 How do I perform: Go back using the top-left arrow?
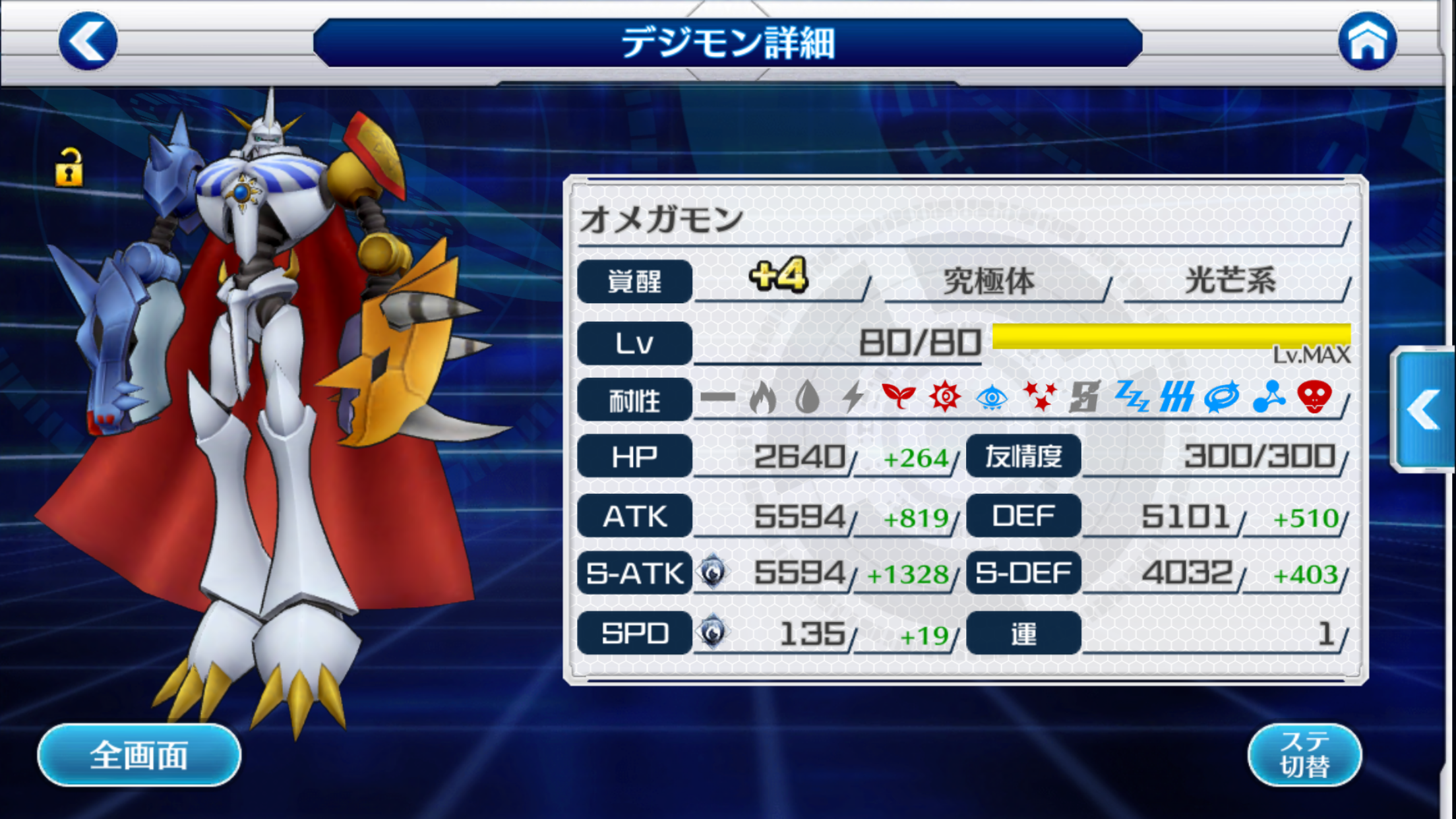tap(88, 41)
